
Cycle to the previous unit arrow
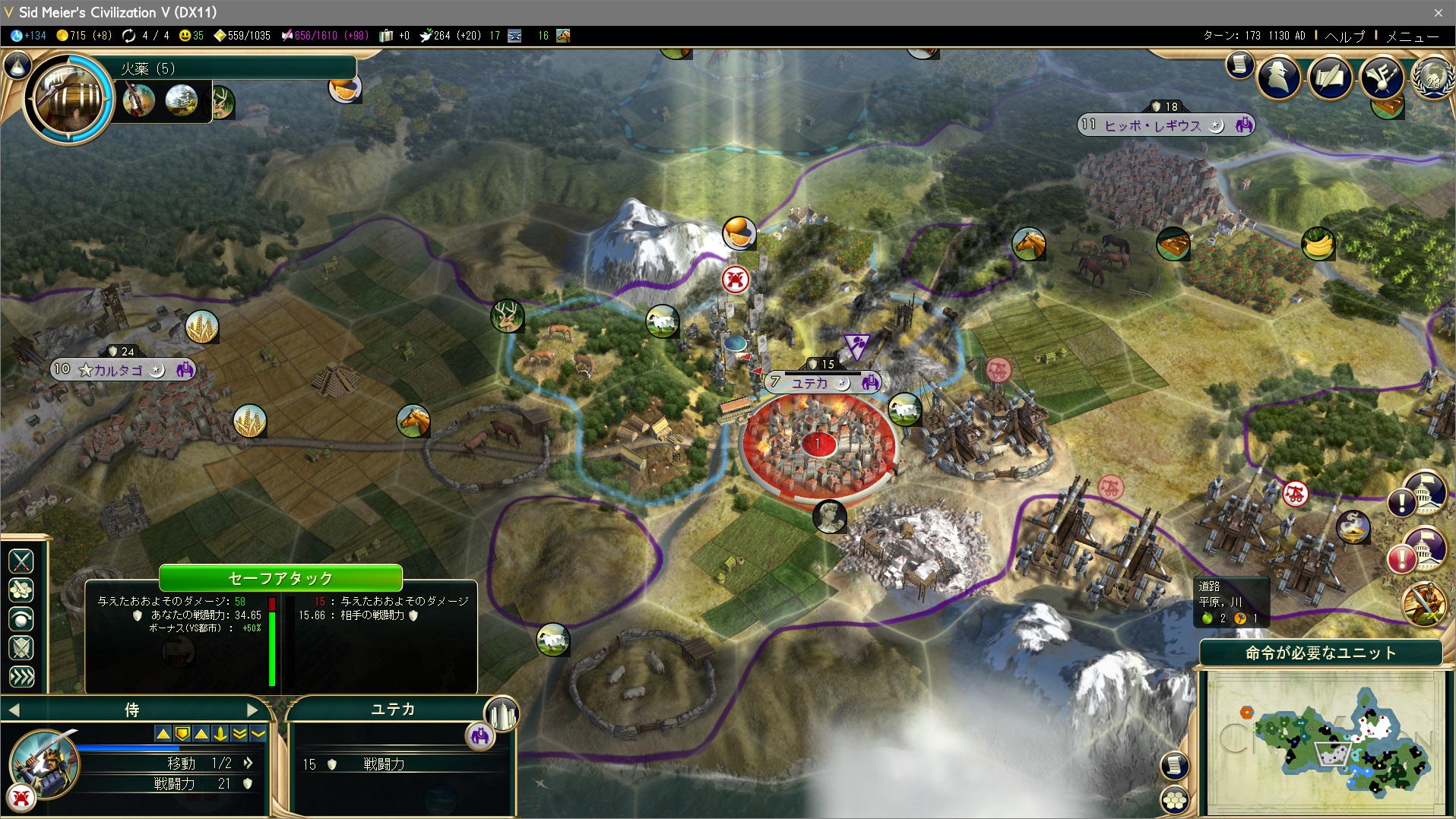pyautogui.click(x=14, y=710)
